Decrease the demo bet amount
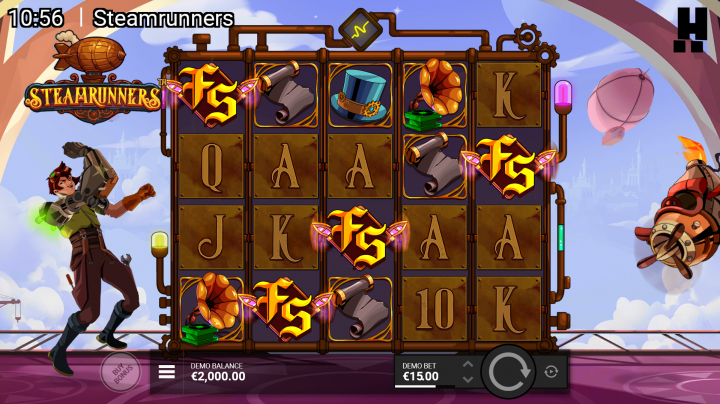This screenshot has width=720, height=404. [x=467, y=380]
